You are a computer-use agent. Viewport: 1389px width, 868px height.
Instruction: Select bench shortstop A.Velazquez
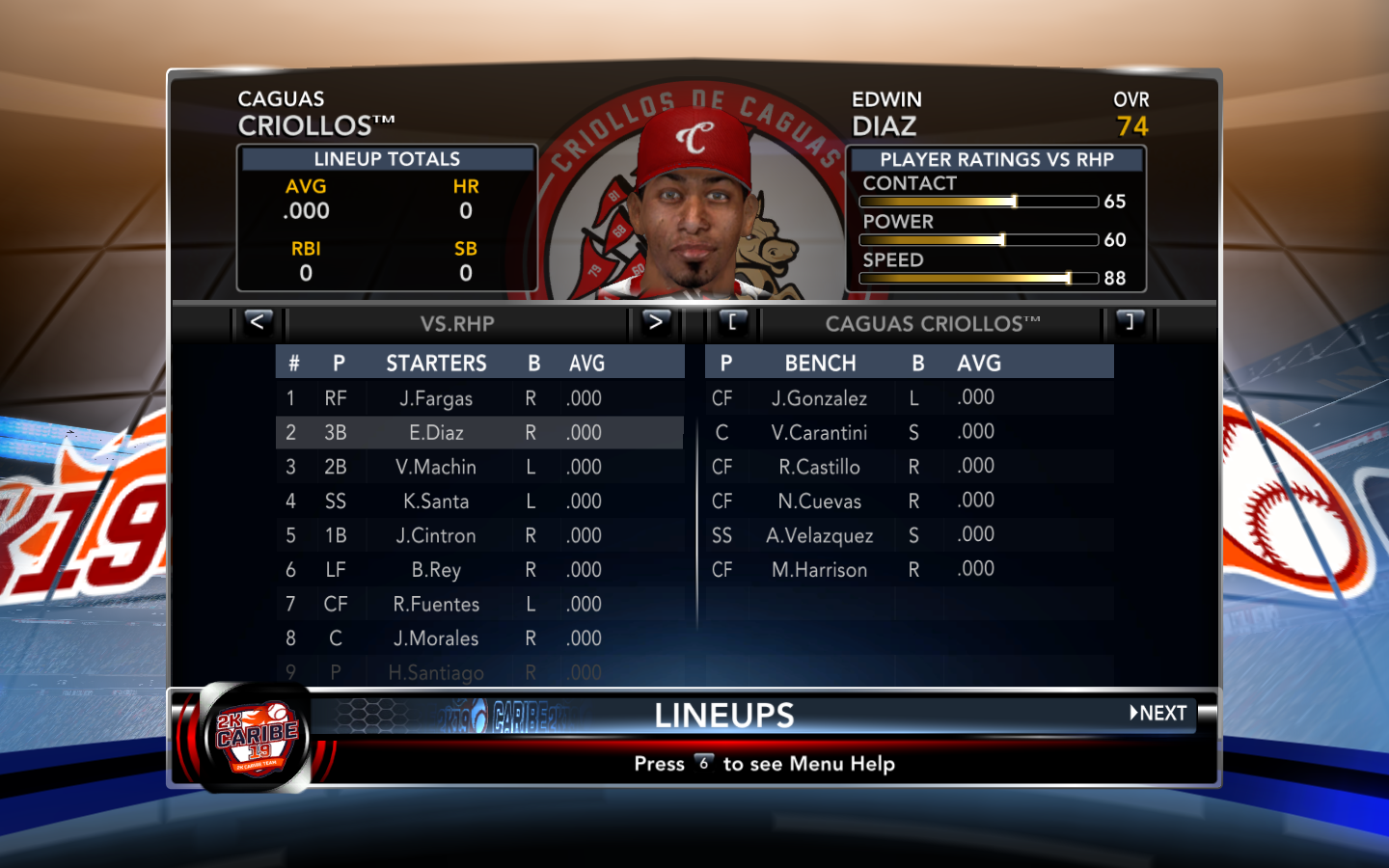coord(819,535)
